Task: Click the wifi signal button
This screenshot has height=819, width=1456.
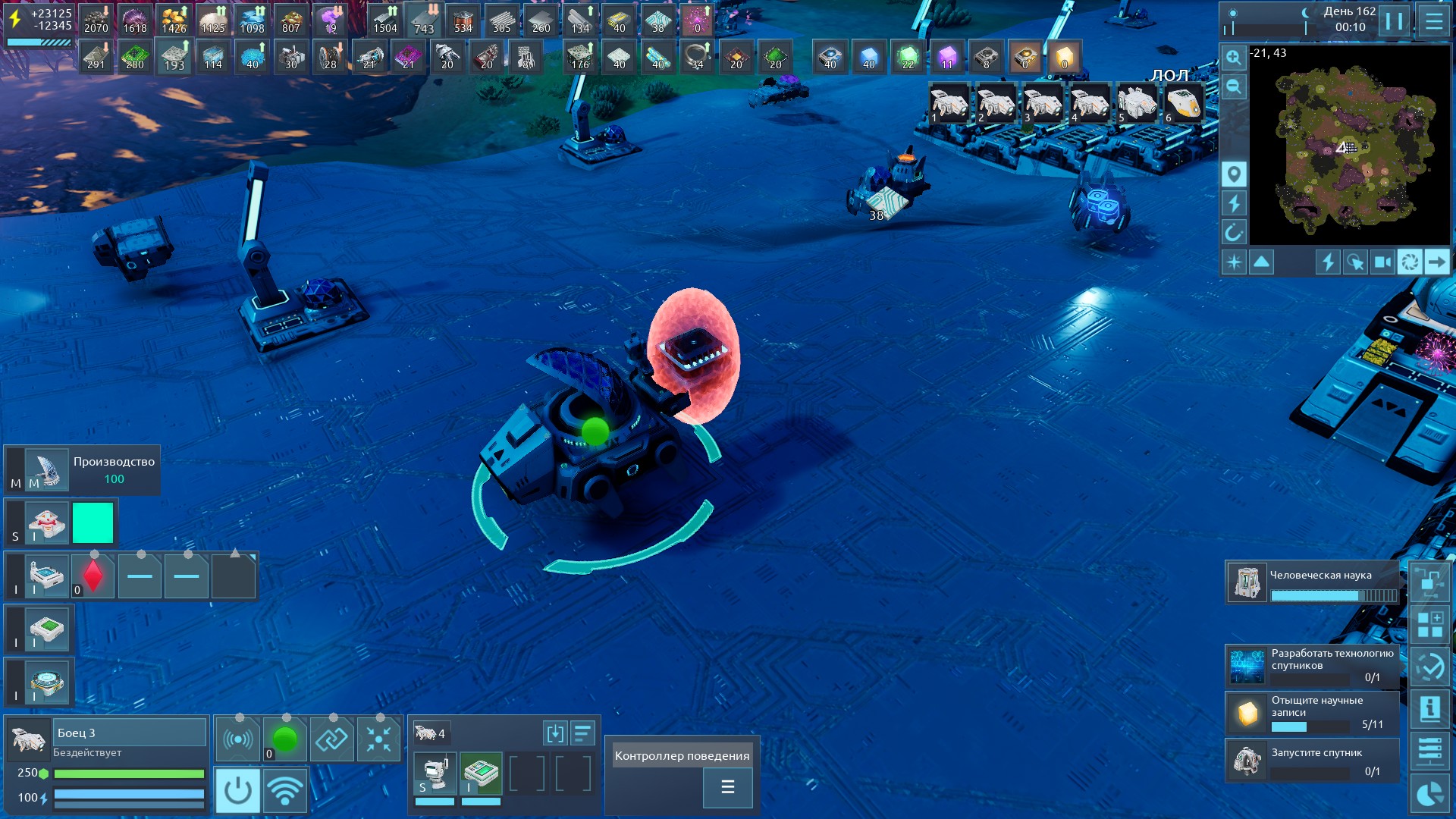Action: pos(285,790)
